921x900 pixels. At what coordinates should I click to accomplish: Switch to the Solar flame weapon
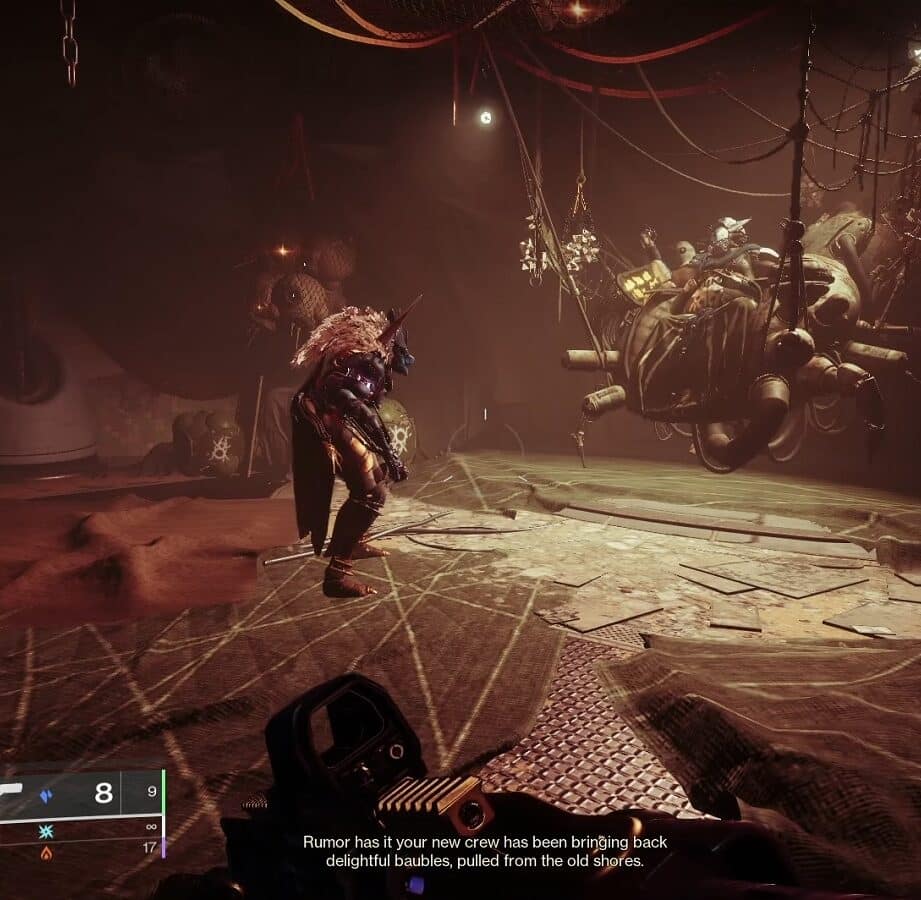46,853
